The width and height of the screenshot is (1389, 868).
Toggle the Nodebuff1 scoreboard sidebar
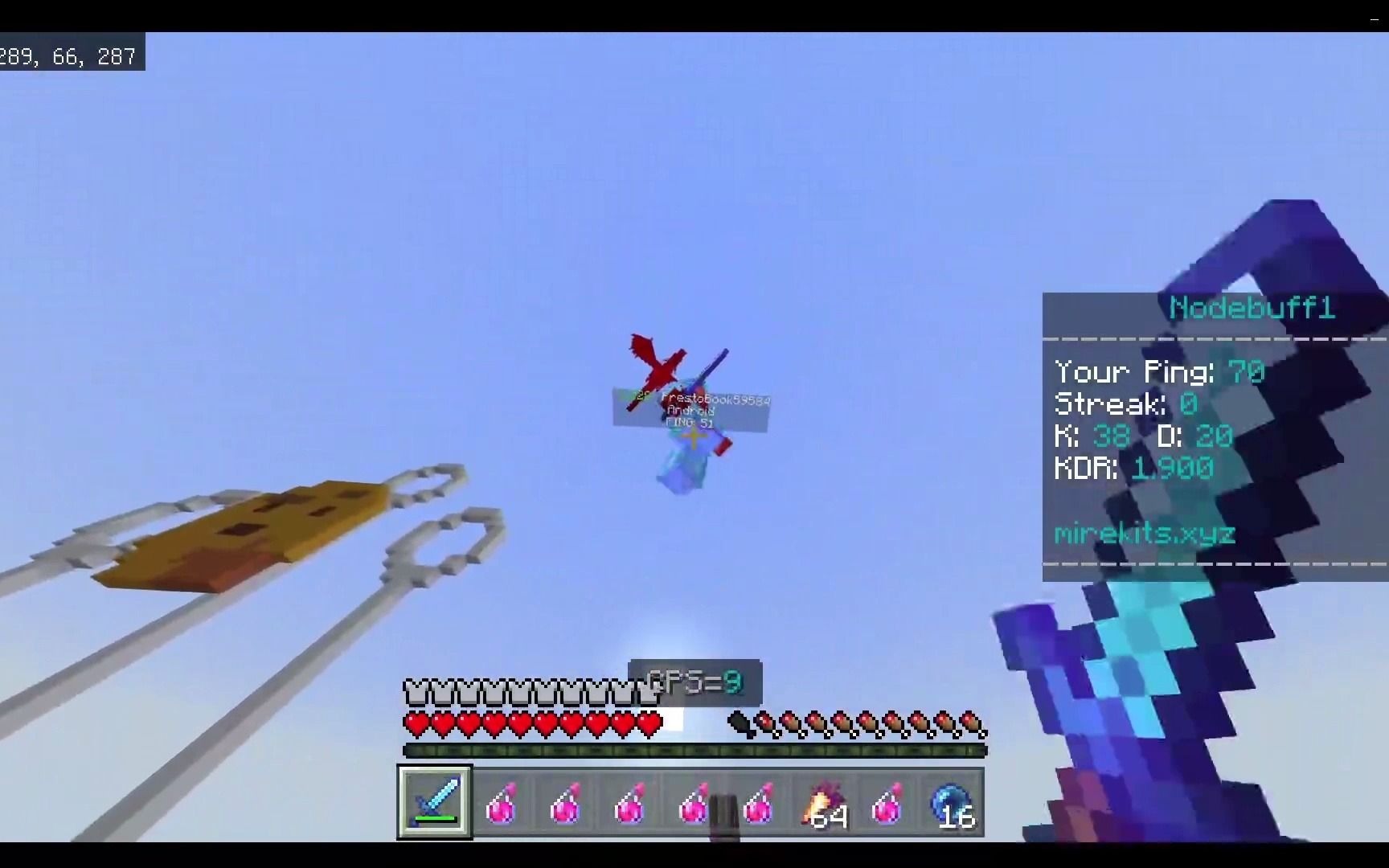[x=1206, y=426]
